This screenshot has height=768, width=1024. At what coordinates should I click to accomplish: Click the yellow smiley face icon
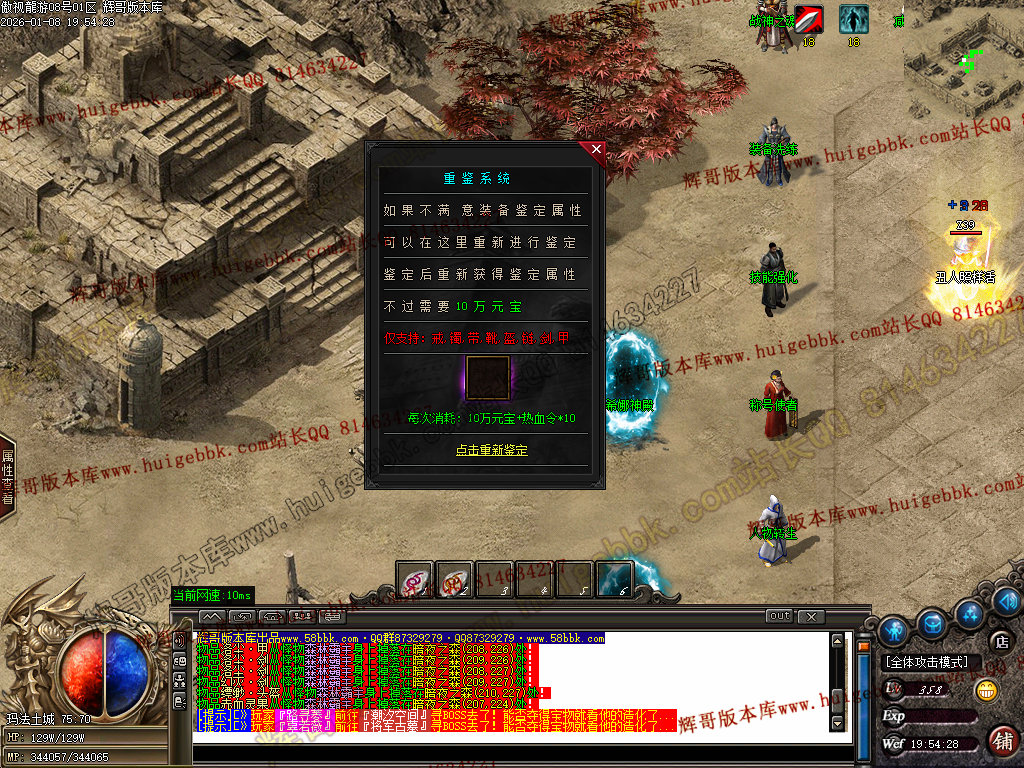[x=987, y=689]
